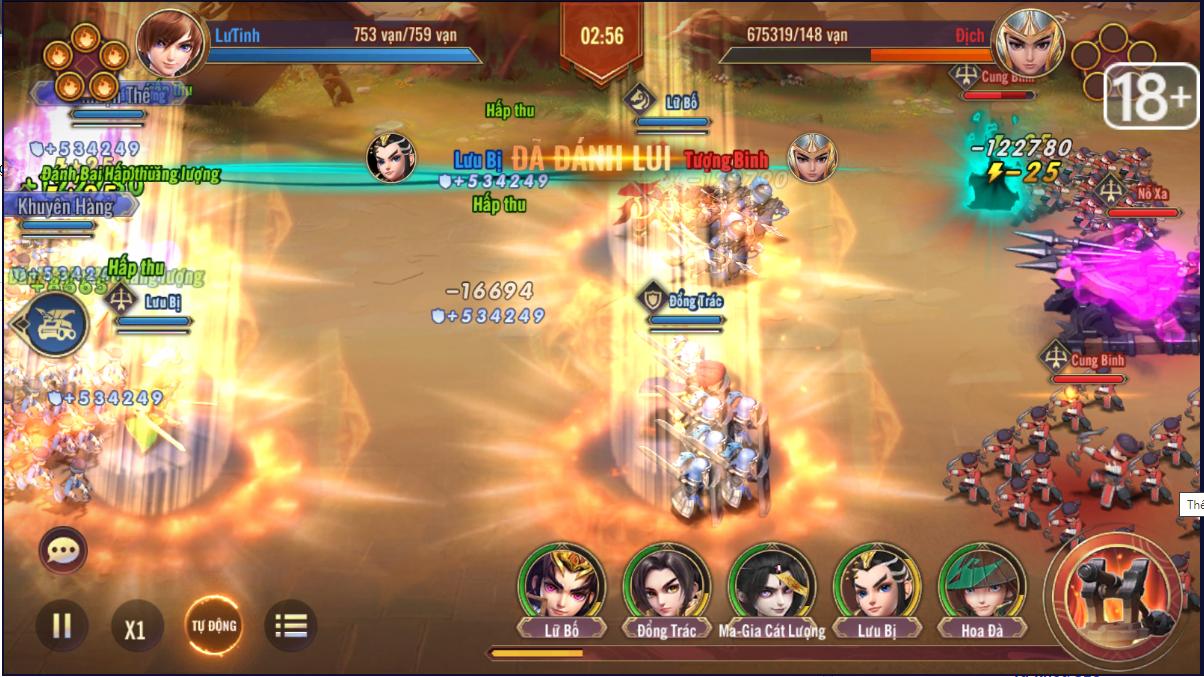Click LưTinh player avatar
The width and height of the screenshot is (1204, 677).
coord(171,42)
